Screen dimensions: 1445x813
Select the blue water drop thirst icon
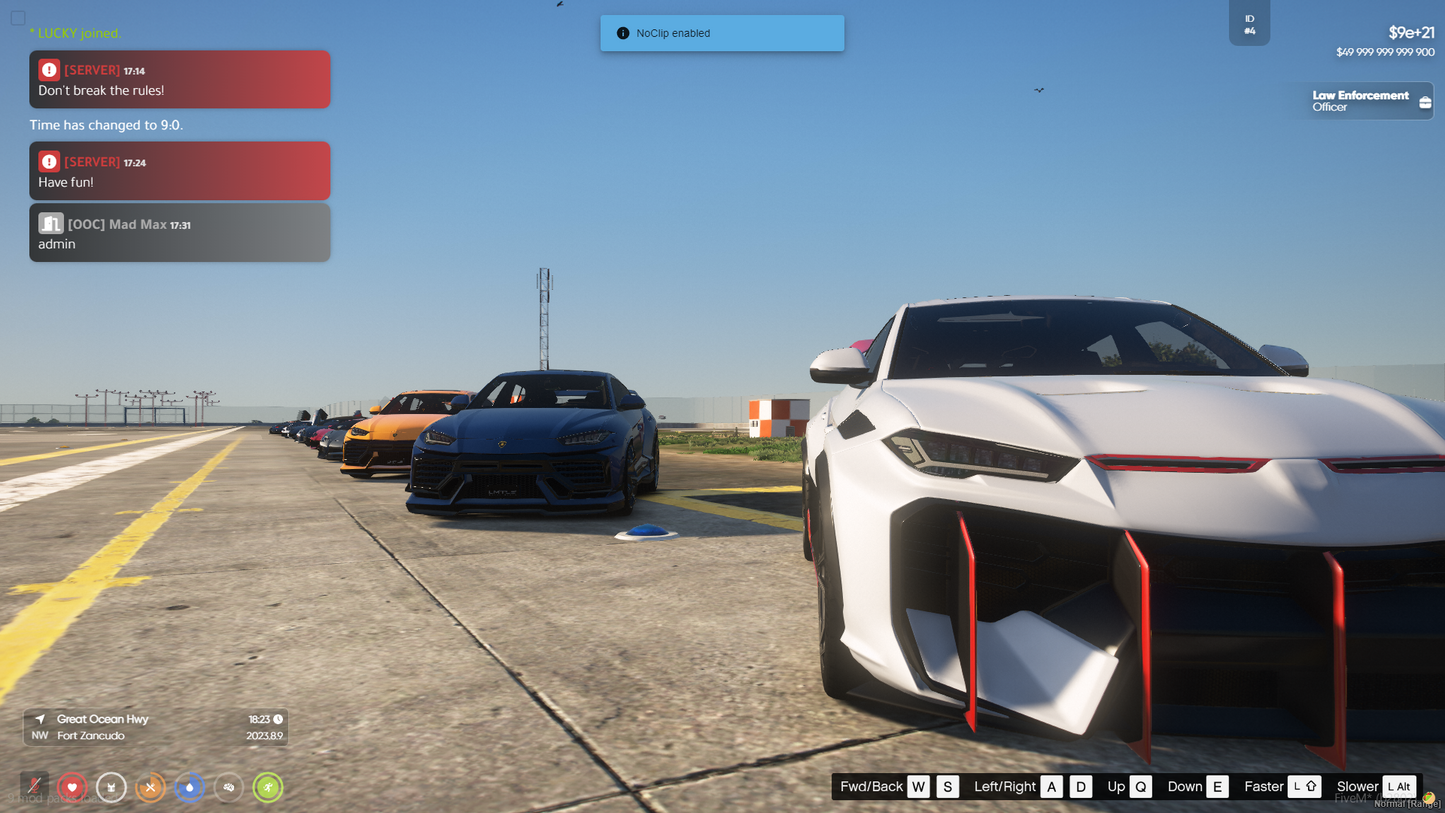[189, 787]
